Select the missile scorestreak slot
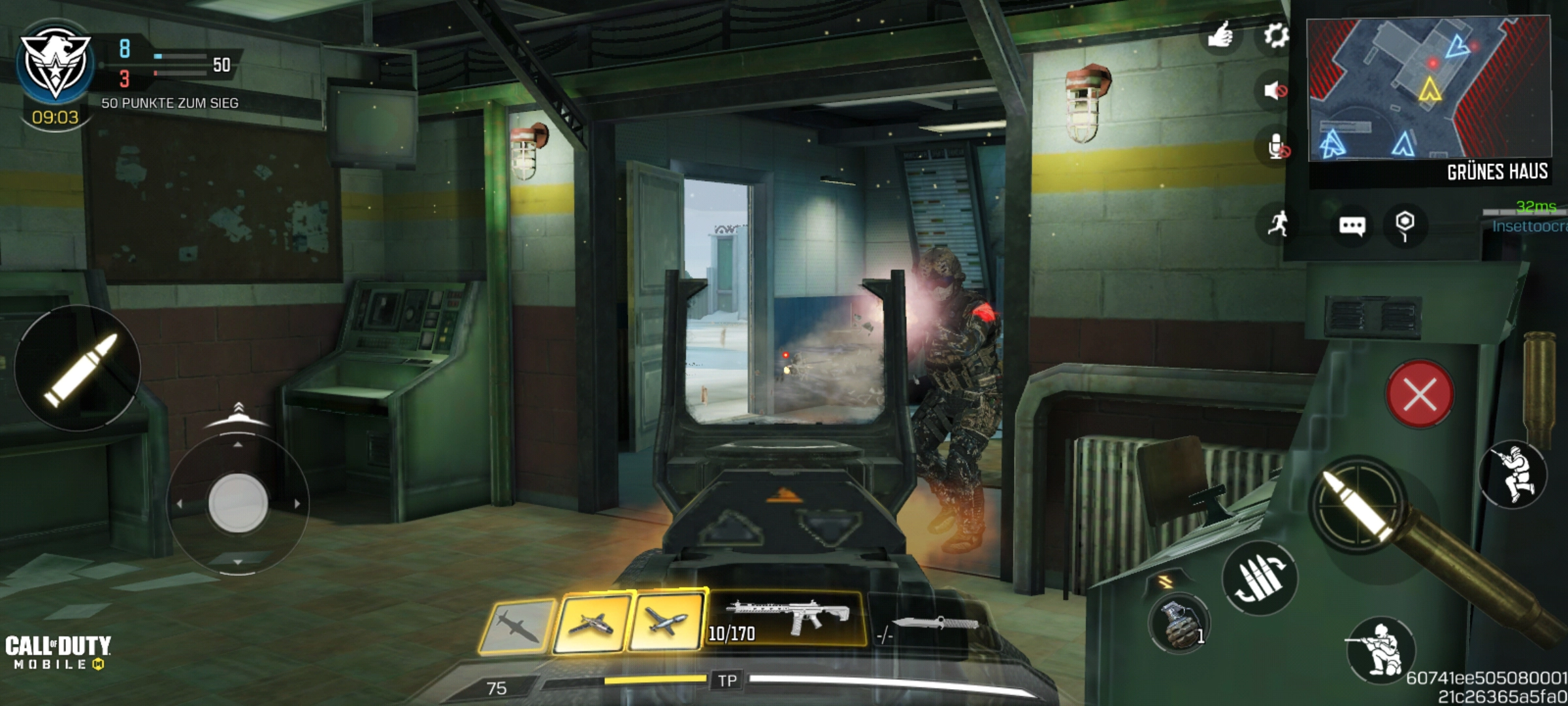 pos(517,626)
